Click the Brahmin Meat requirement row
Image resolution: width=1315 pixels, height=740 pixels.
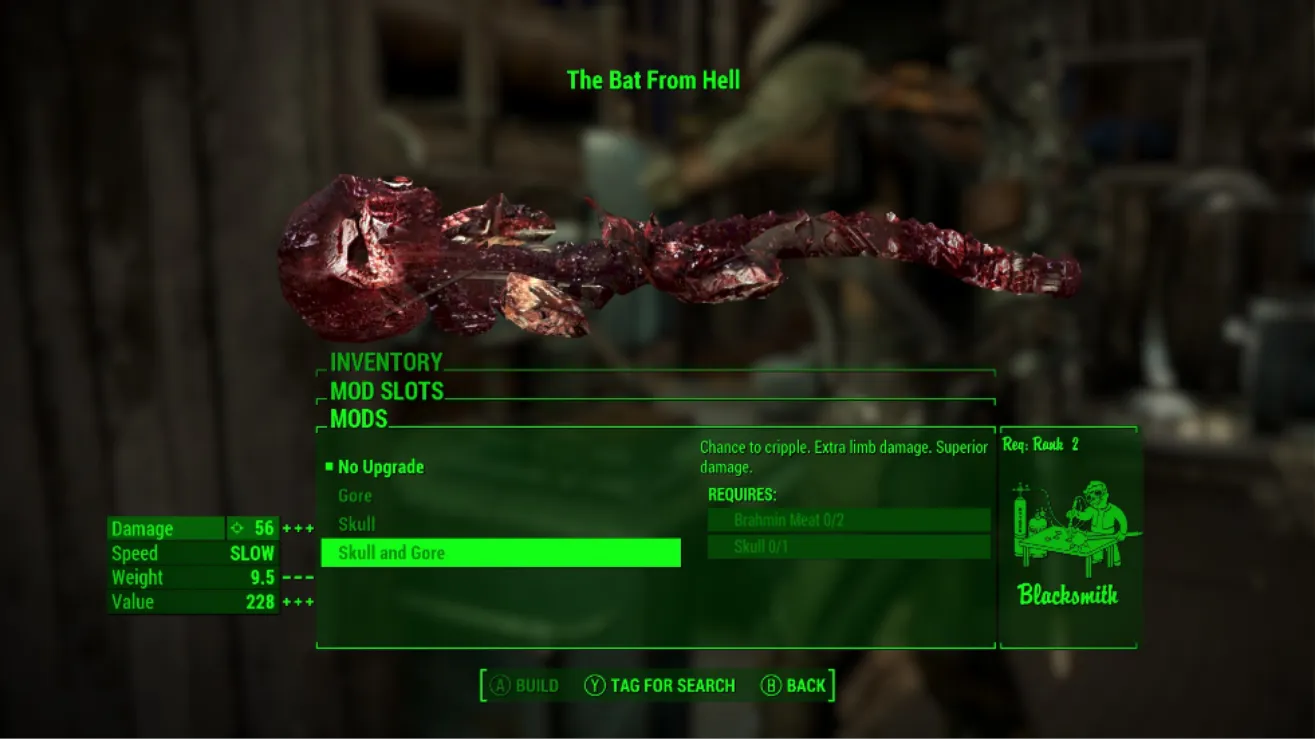pos(848,520)
